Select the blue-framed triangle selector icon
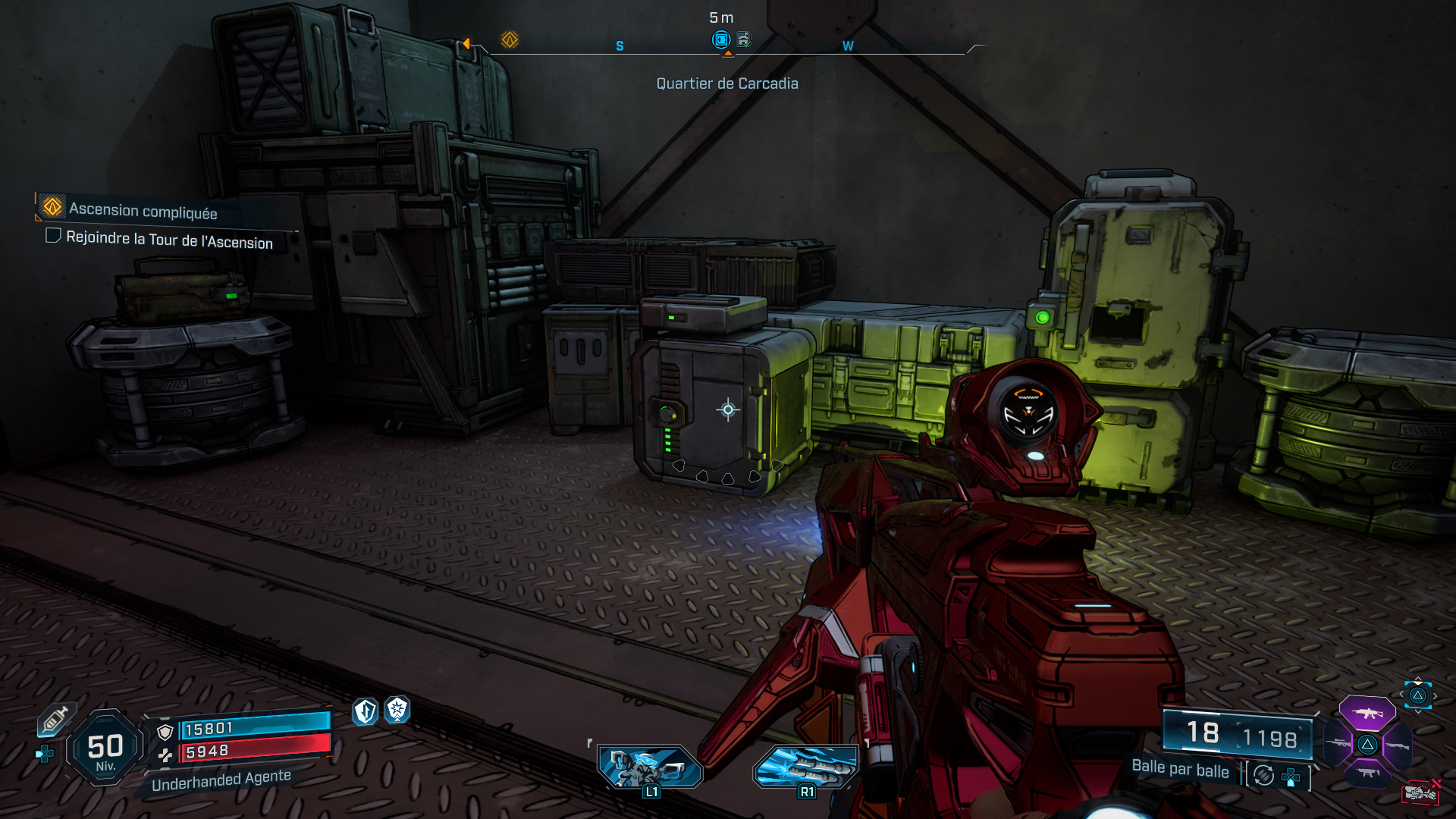The image size is (1456, 819). click(1417, 695)
